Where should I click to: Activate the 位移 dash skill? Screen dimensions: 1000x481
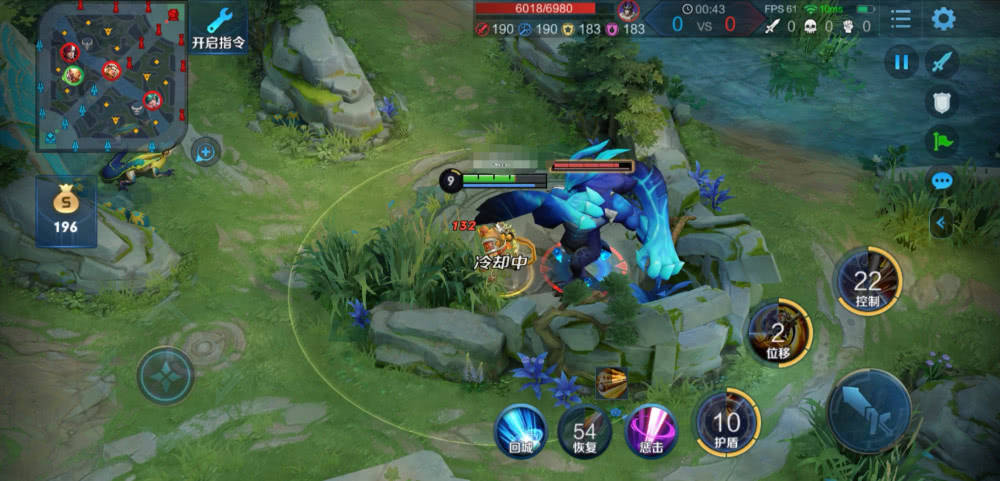778,331
